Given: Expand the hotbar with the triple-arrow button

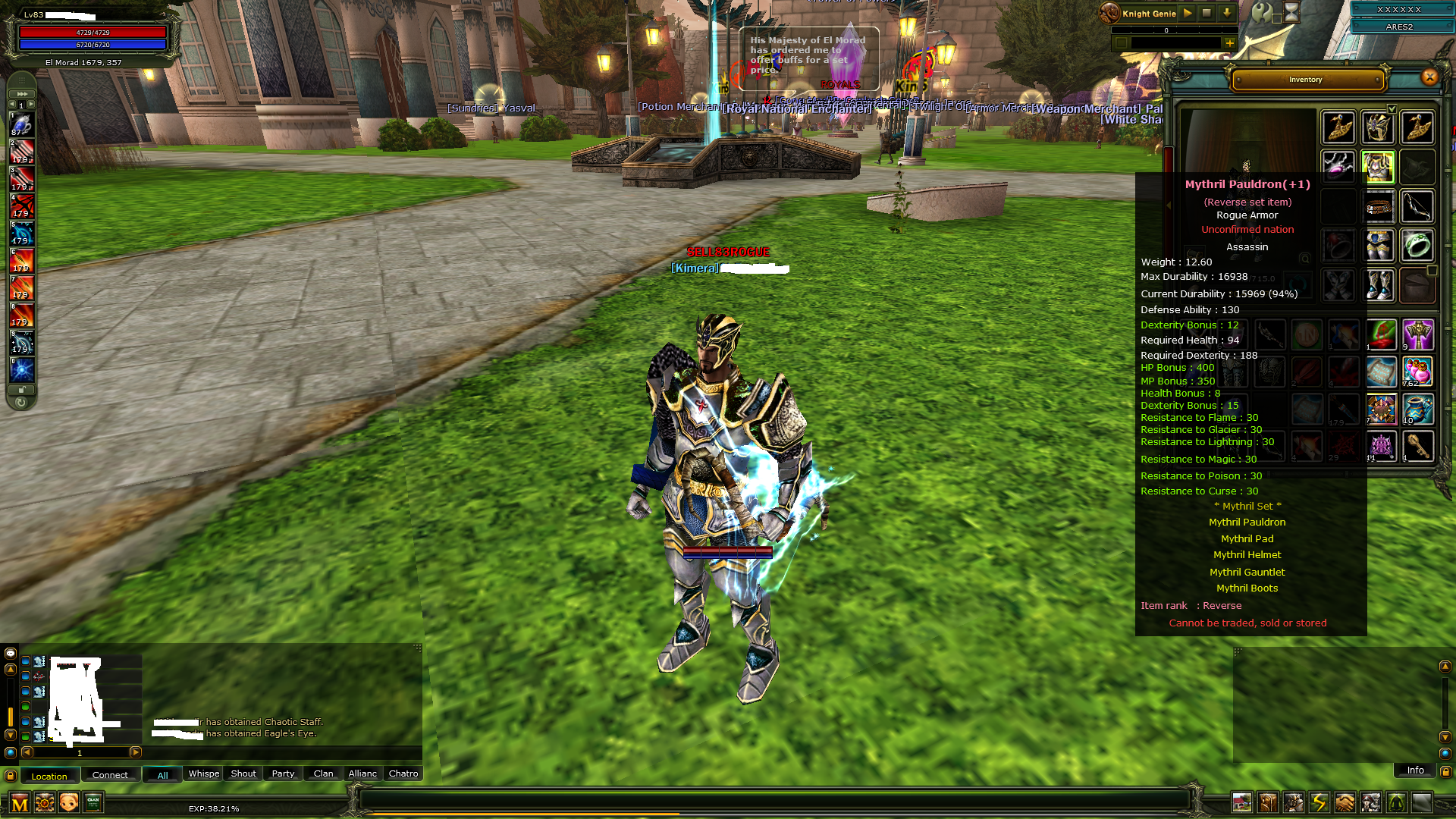Looking at the screenshot, I should pyautogui.click(x=21, y=94).
